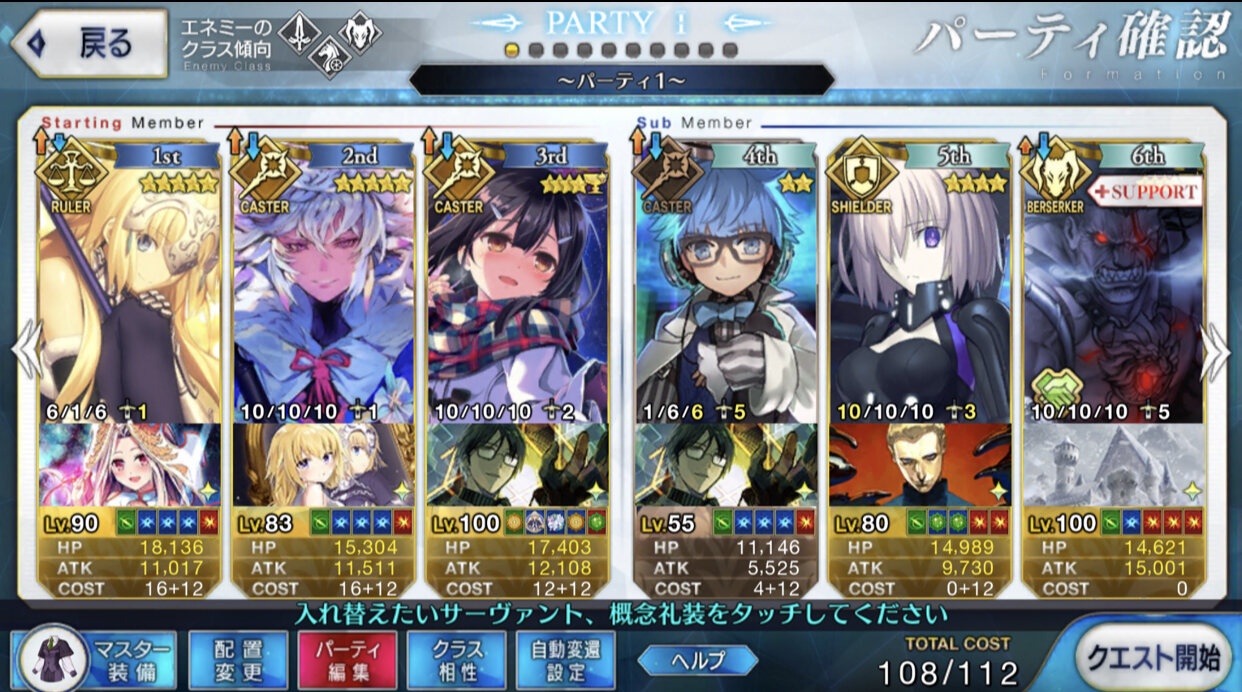
Task: Select the 2nd slot Caster servant card
Action: 323,290
